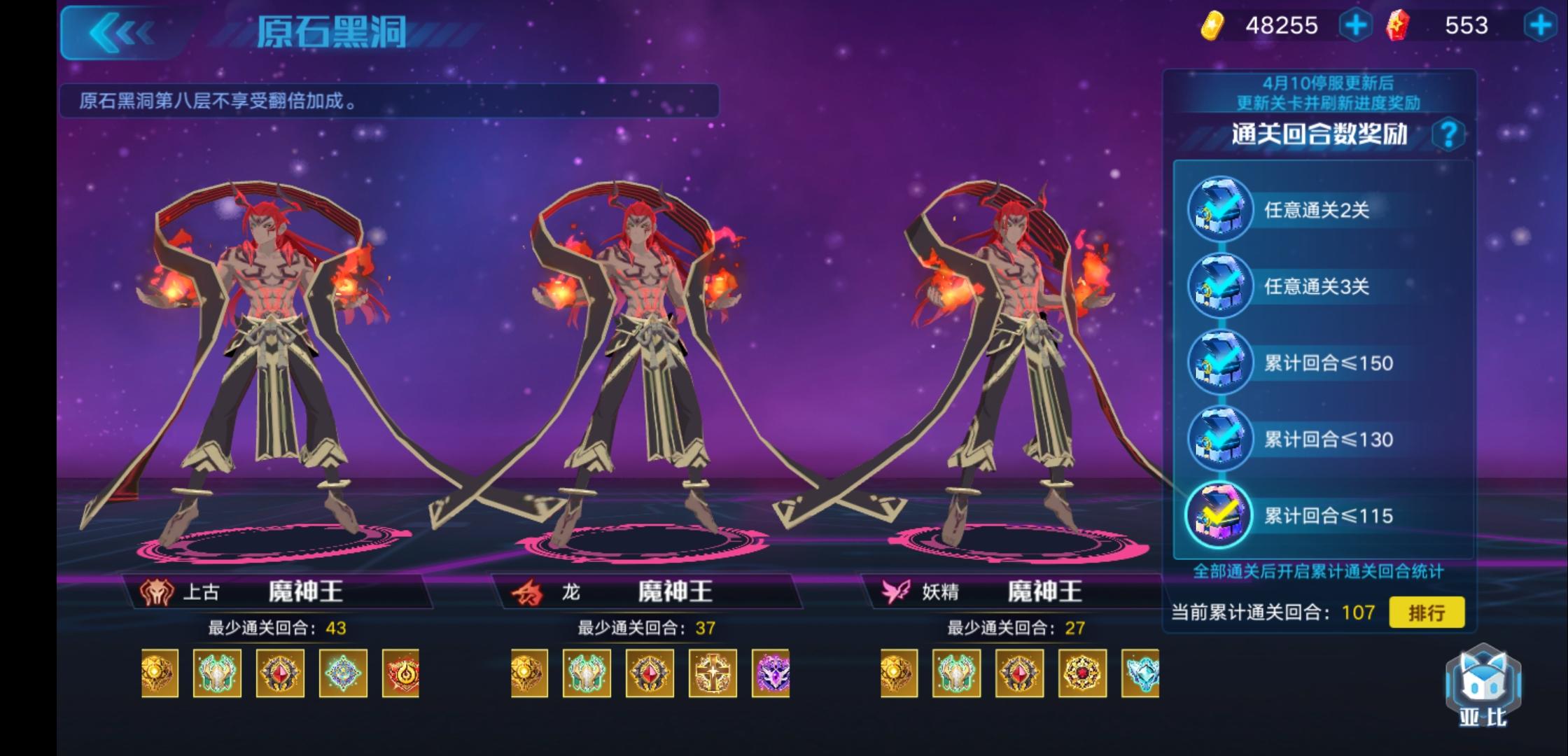Select the 龙 faction emblem beside 魔神王

click(526, 591)
